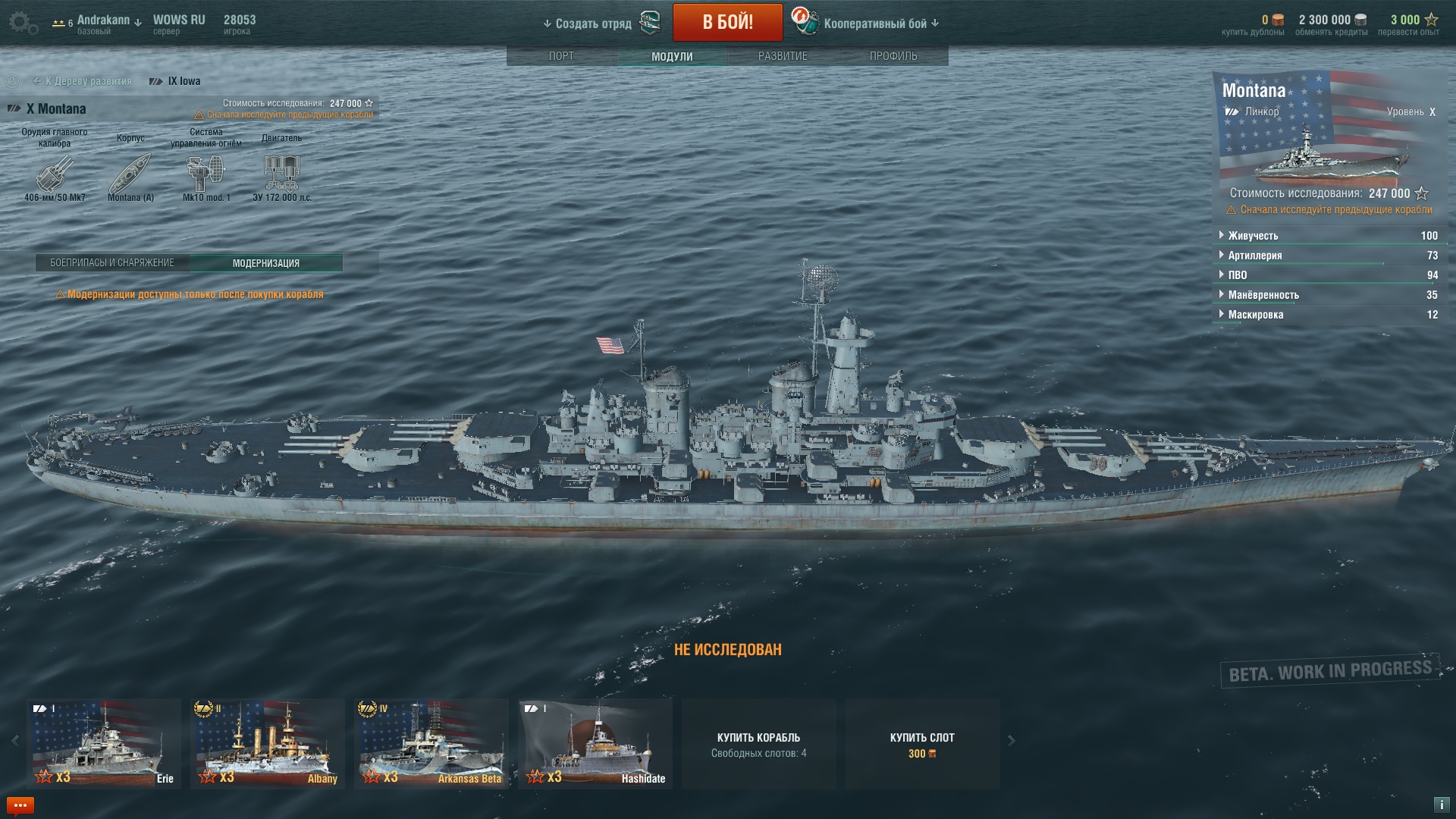Select the ЗУ 172 000 л.с. engine module
This screenshot has height=819, width=1456.
click(x=282, y=174)
